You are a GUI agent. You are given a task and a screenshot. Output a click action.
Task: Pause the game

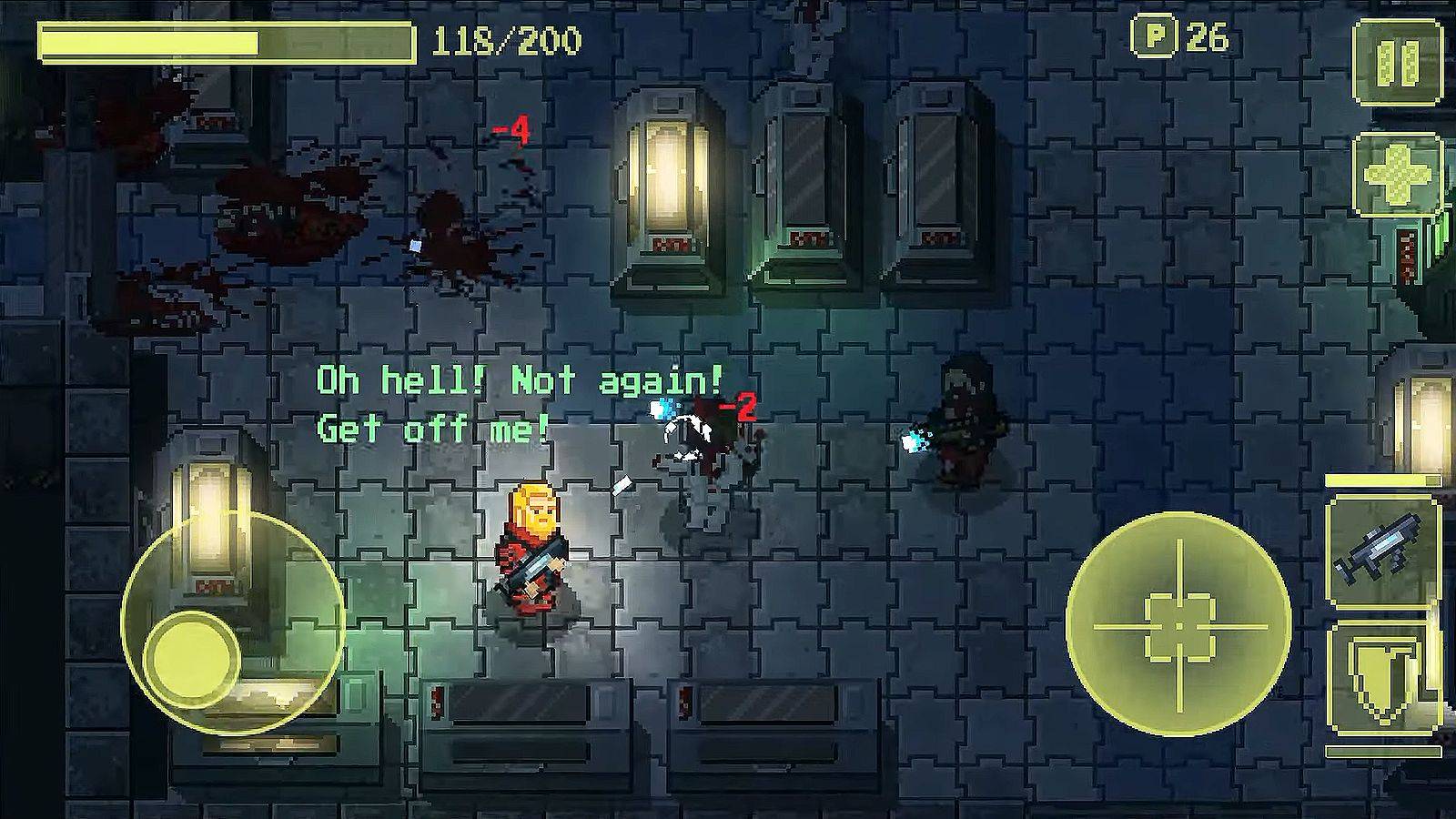(x=1397, y=61)
